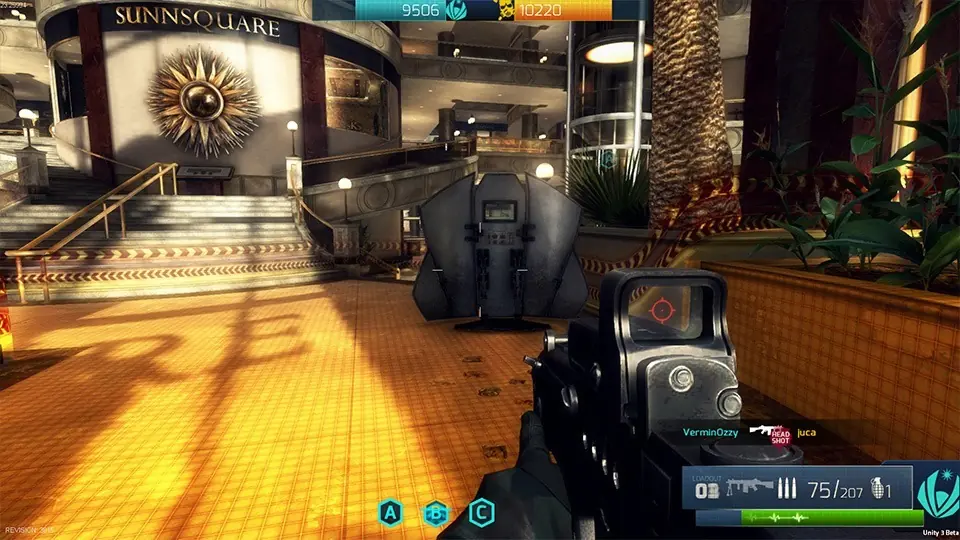Select capture point A hexagon

[390, 514]
